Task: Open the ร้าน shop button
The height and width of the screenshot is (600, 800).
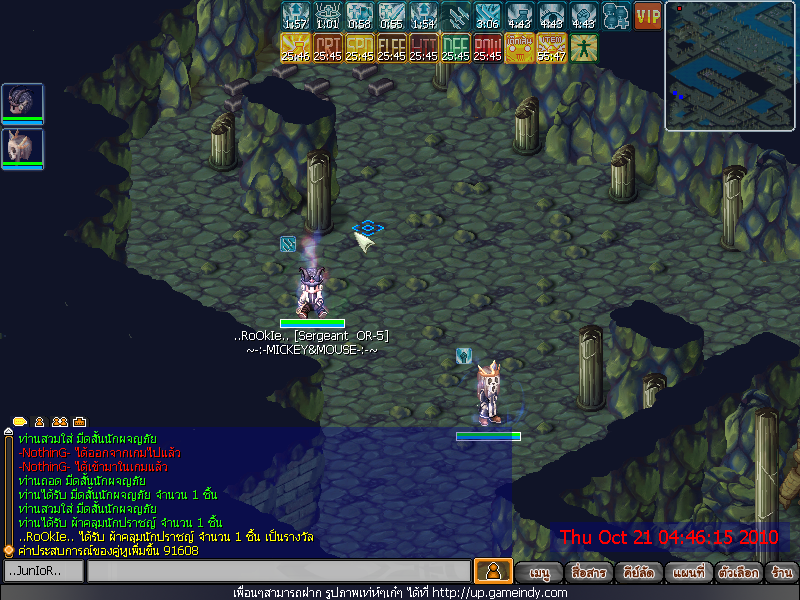Action: click(781, 573)
